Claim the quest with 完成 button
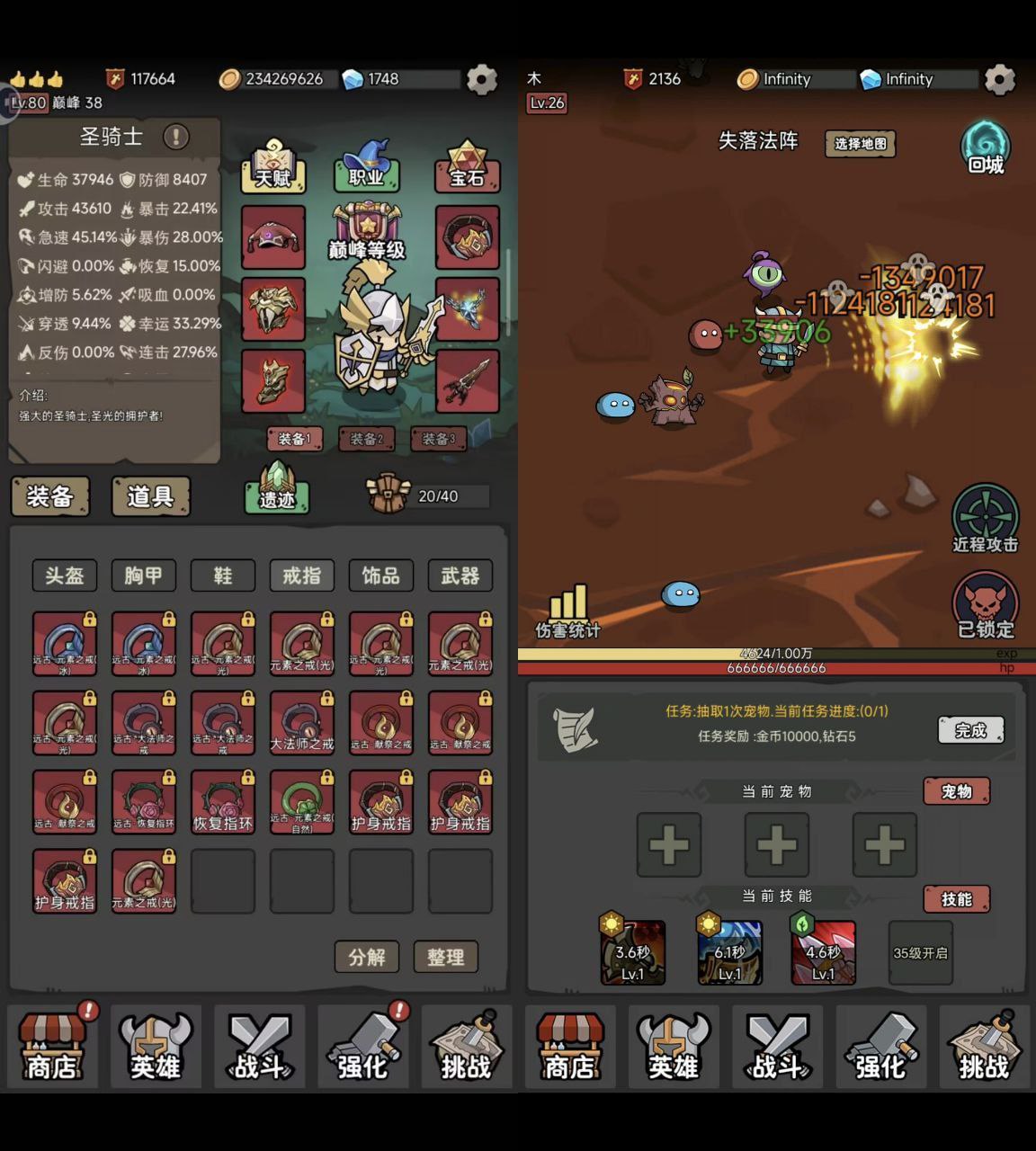Image resolution: width=1036 pixels, height=1151 pixels. [970, 730]
